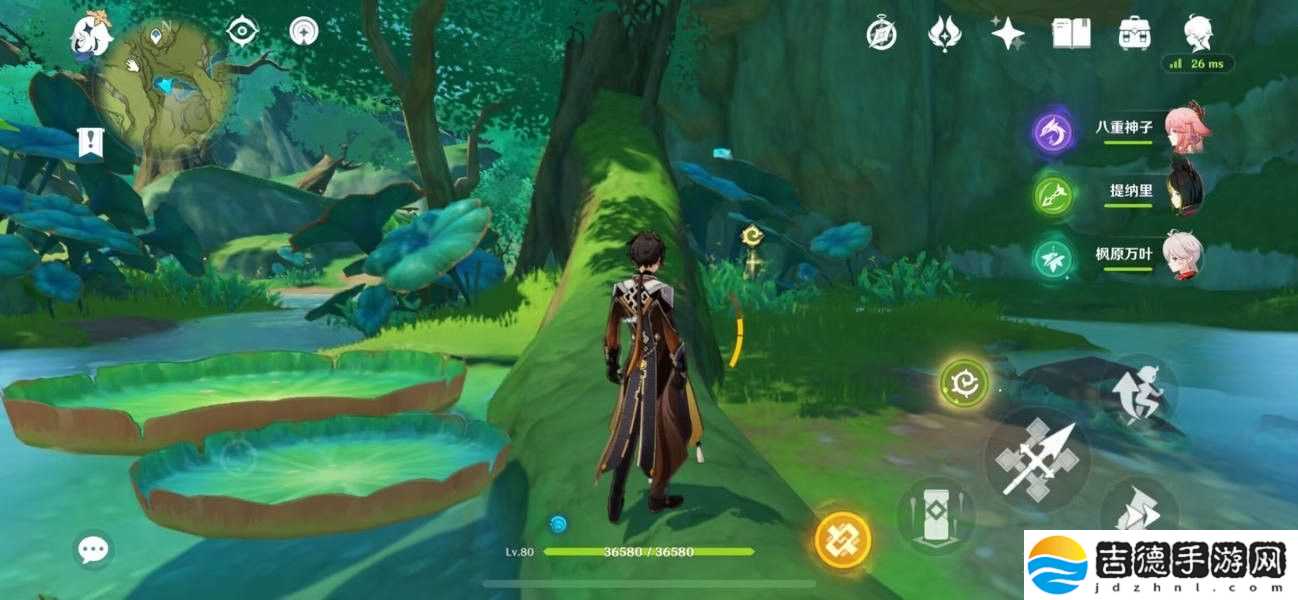
Task: Activate Zhongli's stone pillar elemental skill
Action: (934, 515)
